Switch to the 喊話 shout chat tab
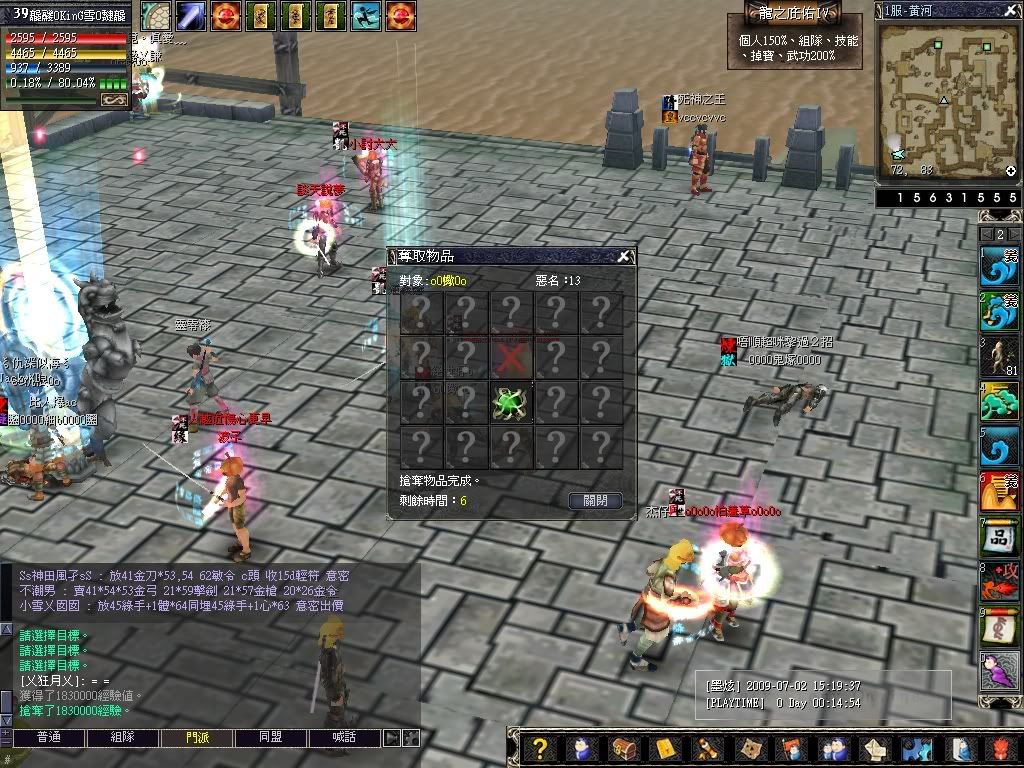The height and width of the screenshot is (768, 1024). coord(345,738)
